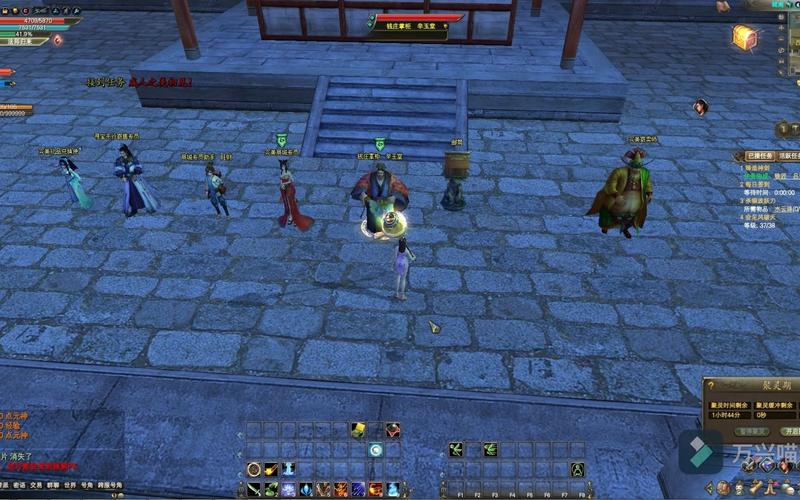This screenshot has height=500, width=800.
Task: Trigger the blue fountain skill icon
Action: tap(289, 469)
